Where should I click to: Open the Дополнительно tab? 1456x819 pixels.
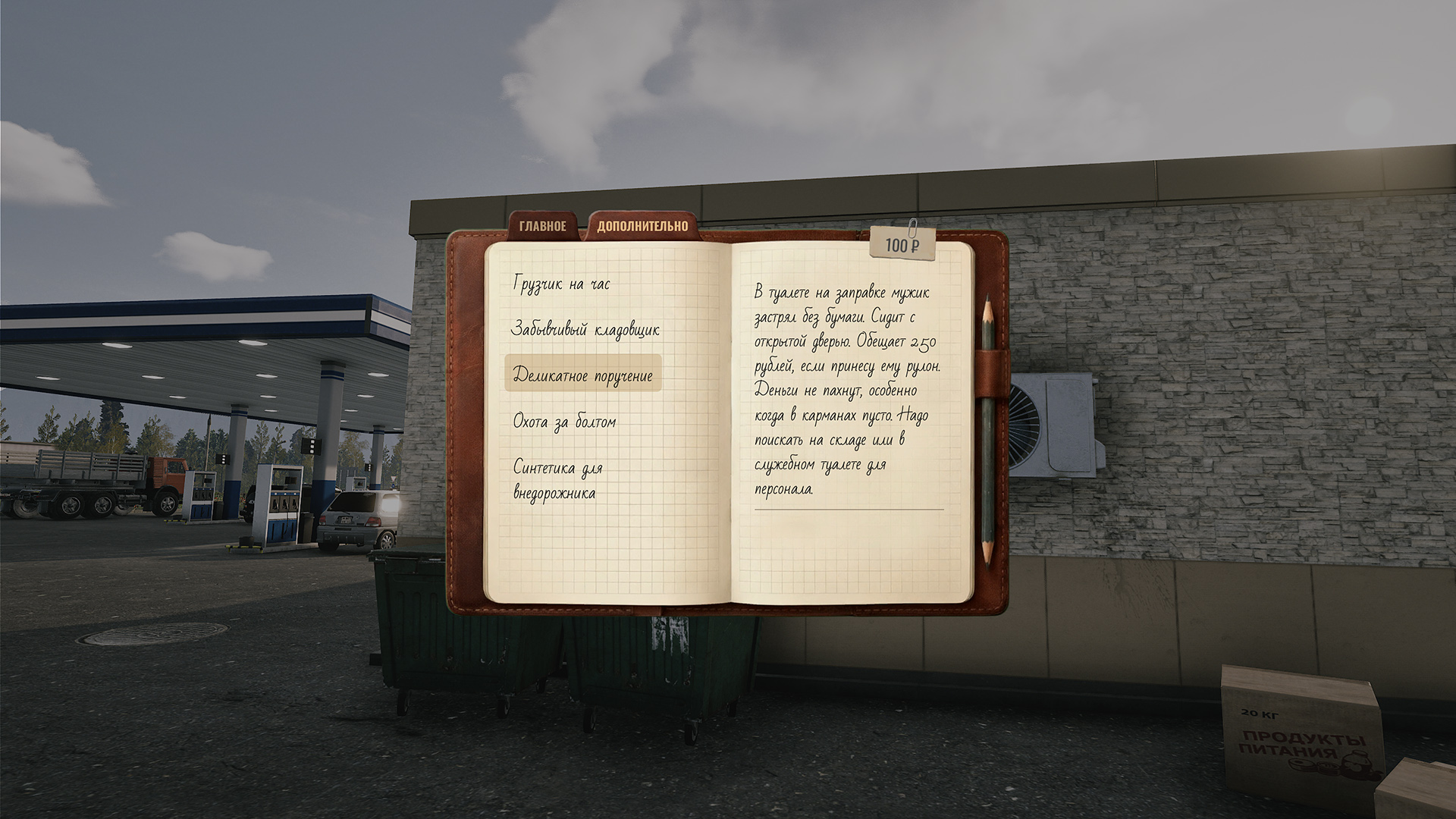coord(642,226)
